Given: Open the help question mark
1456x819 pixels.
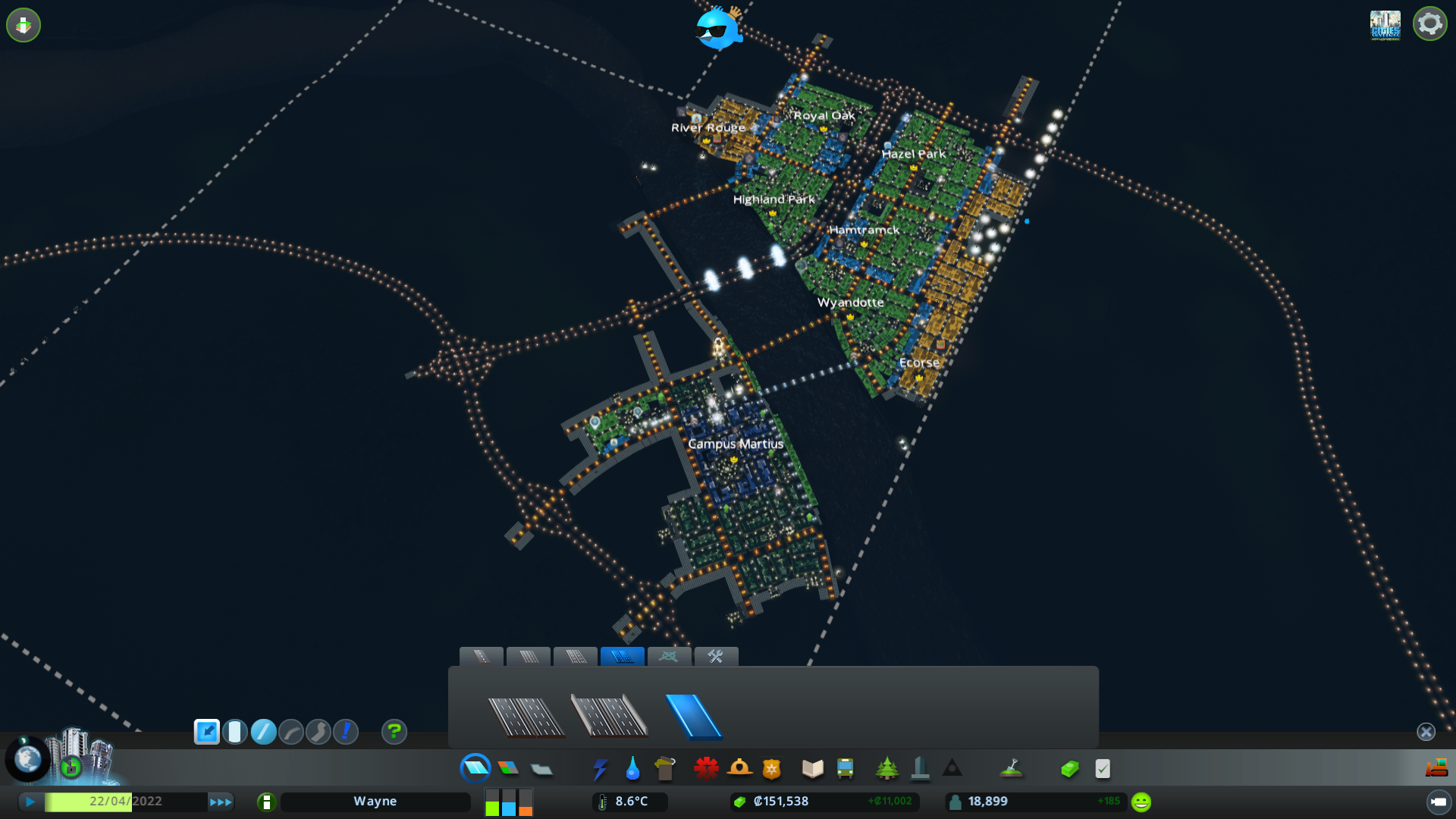Looking at the screenshot, I should [x=394, y=732].
